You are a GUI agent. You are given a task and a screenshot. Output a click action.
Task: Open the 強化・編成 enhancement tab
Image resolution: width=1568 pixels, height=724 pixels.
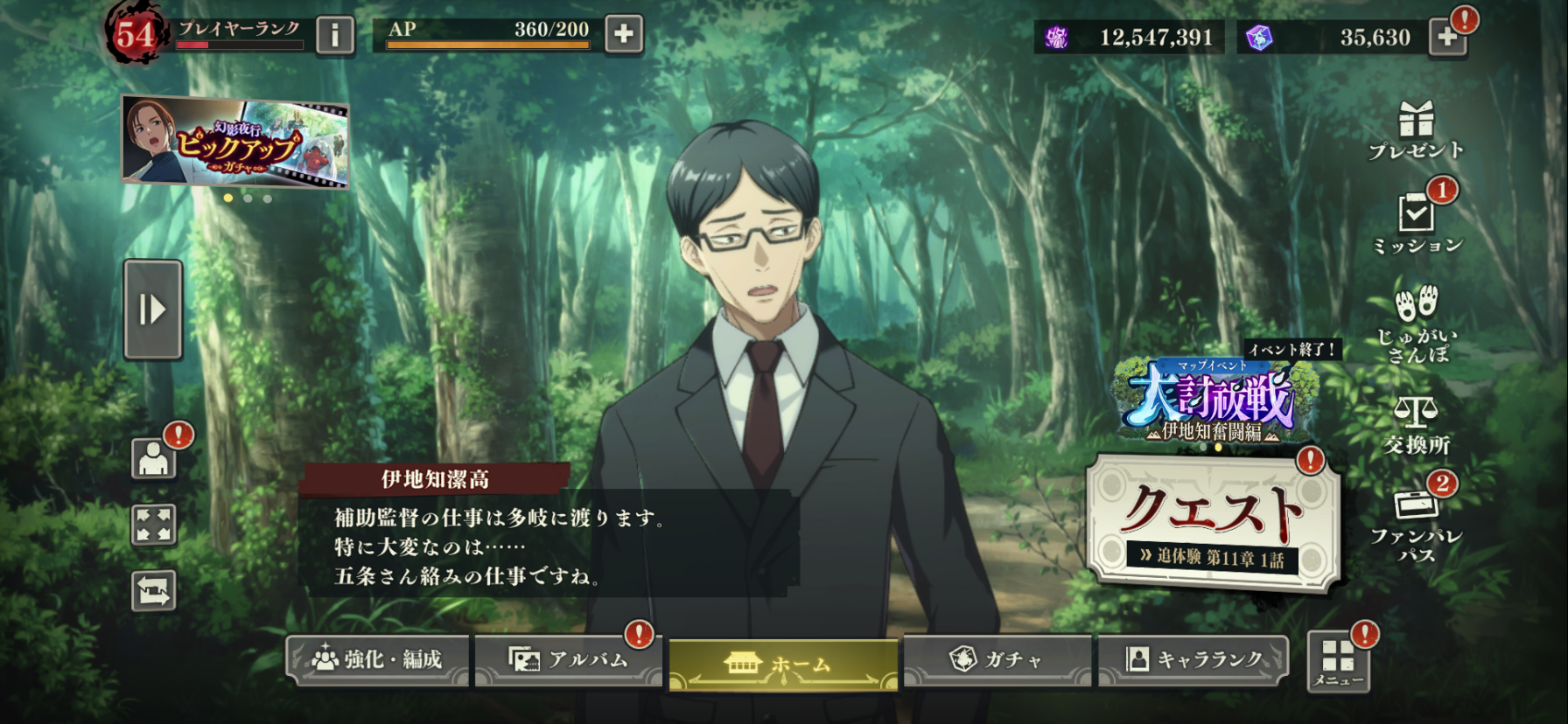[378, 659]
